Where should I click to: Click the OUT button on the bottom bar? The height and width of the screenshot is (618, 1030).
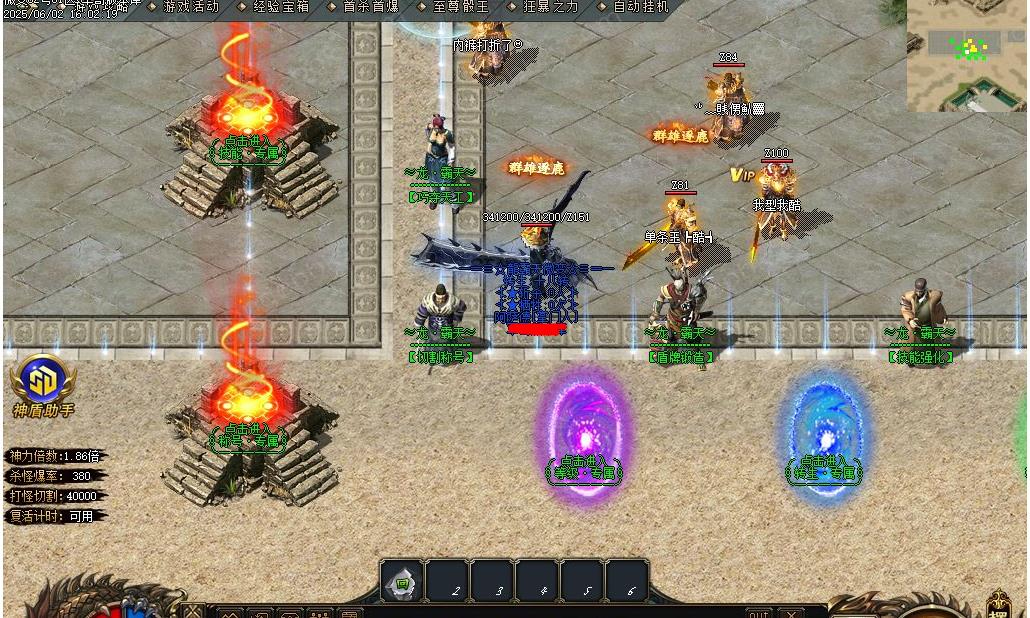pyautogui.click(x=759, y=613)
